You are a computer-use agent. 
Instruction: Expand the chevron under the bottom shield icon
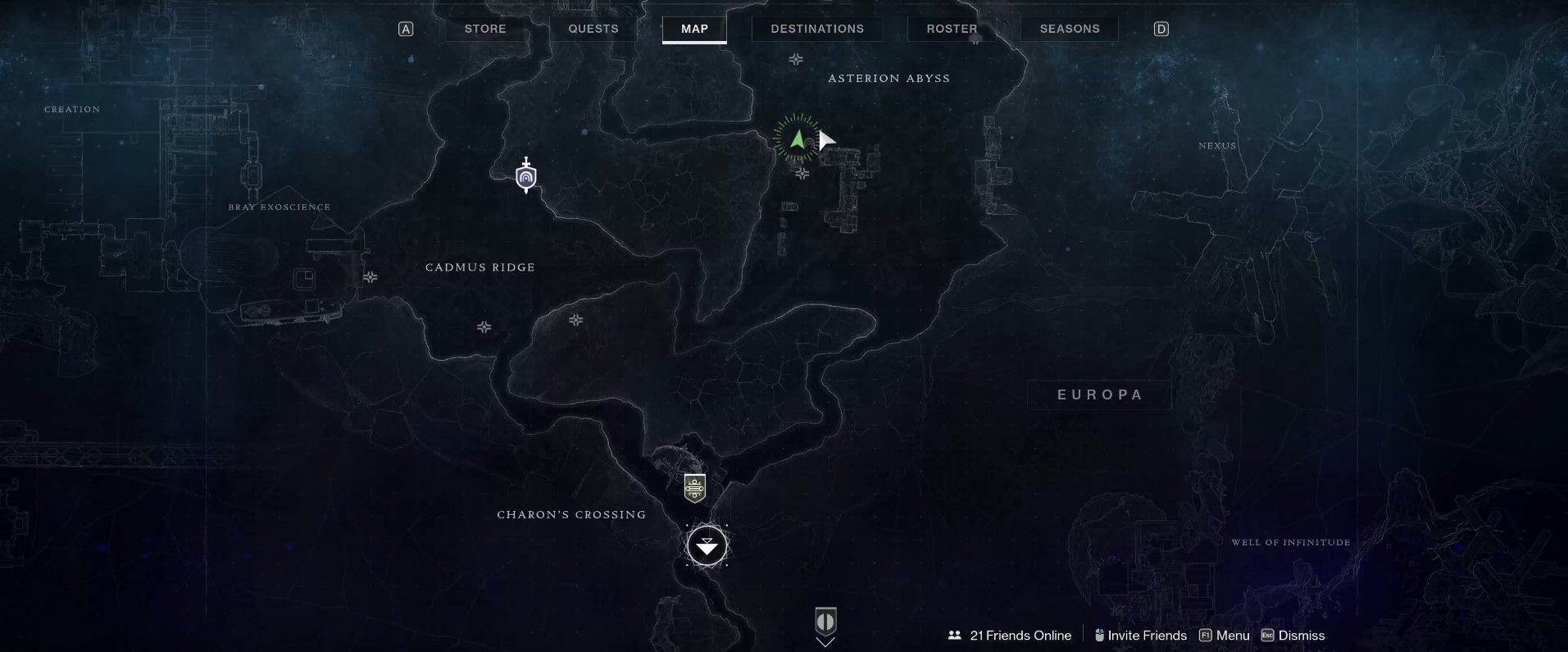(x=825, y=643)
